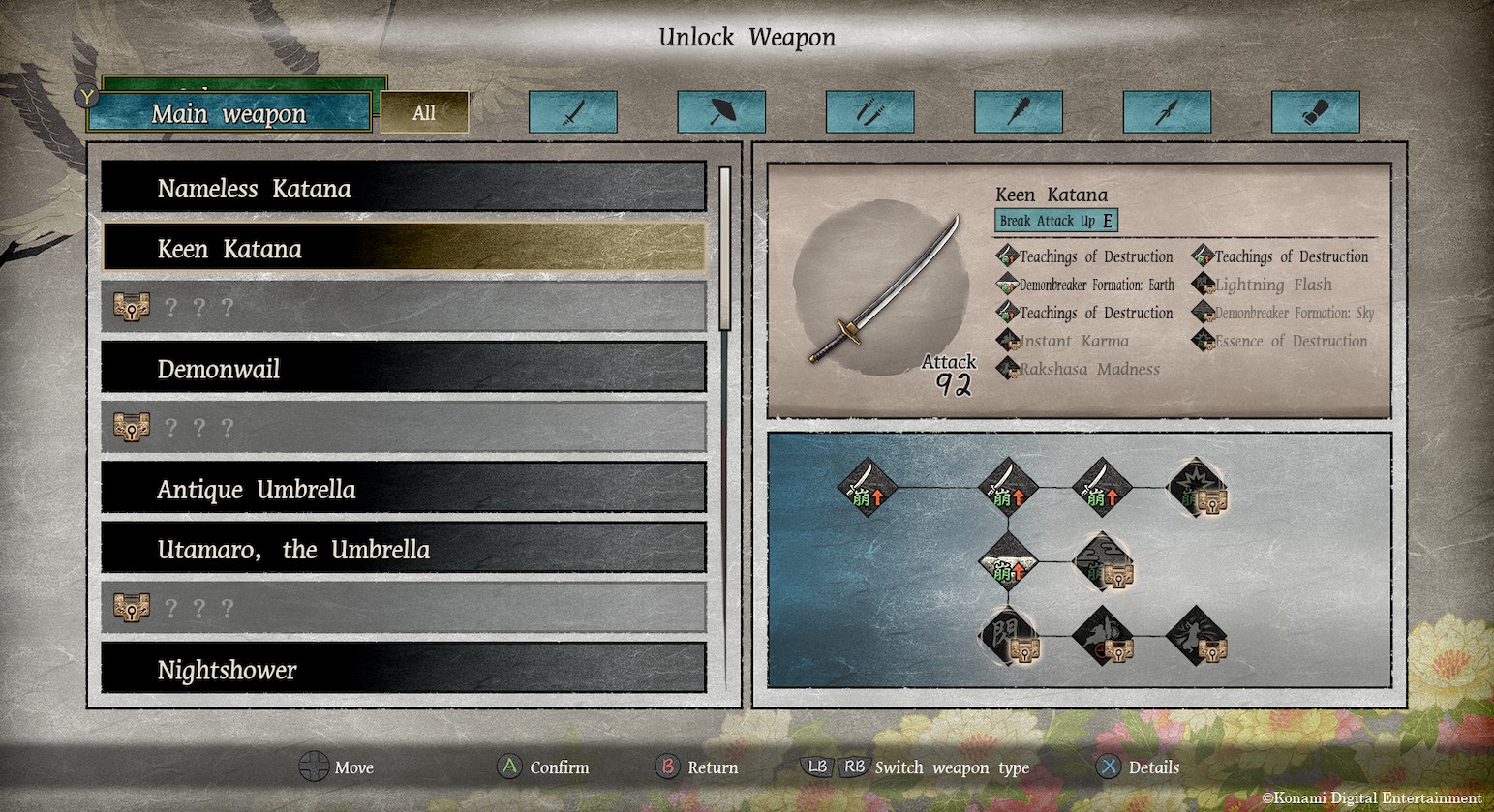This screenshot has width=1494, height=812.
Task: Select the Demonwail weapon row
Action: click(x=403, y=369)
